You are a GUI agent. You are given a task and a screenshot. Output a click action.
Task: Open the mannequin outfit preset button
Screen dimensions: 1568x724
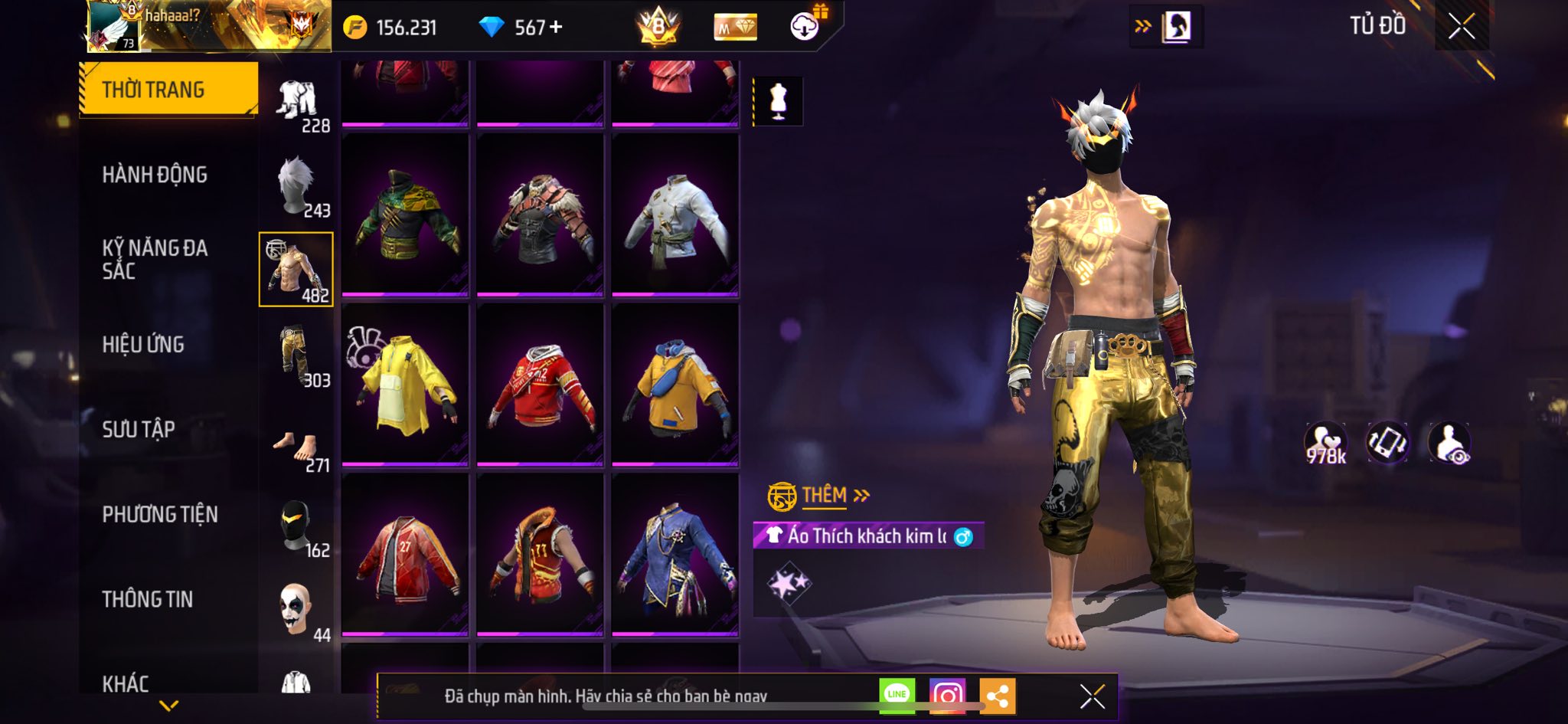tap(778, 101)
